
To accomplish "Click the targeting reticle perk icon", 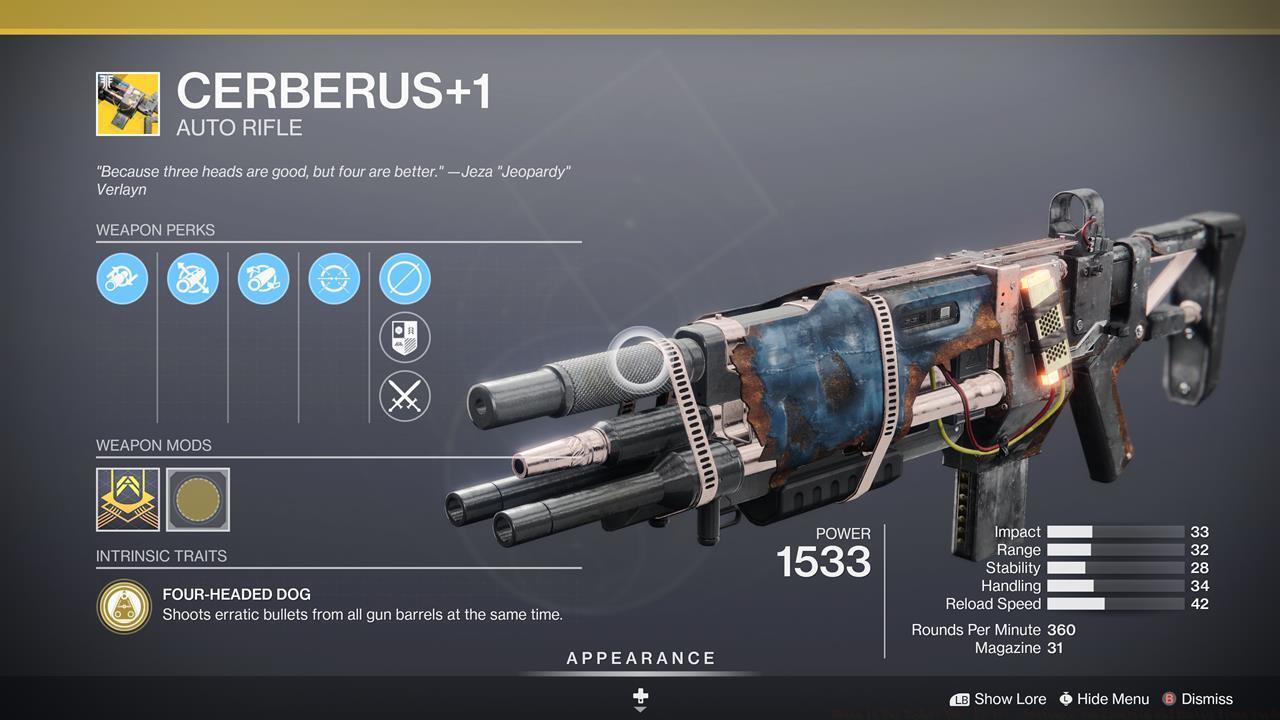I will click(334, 279).
